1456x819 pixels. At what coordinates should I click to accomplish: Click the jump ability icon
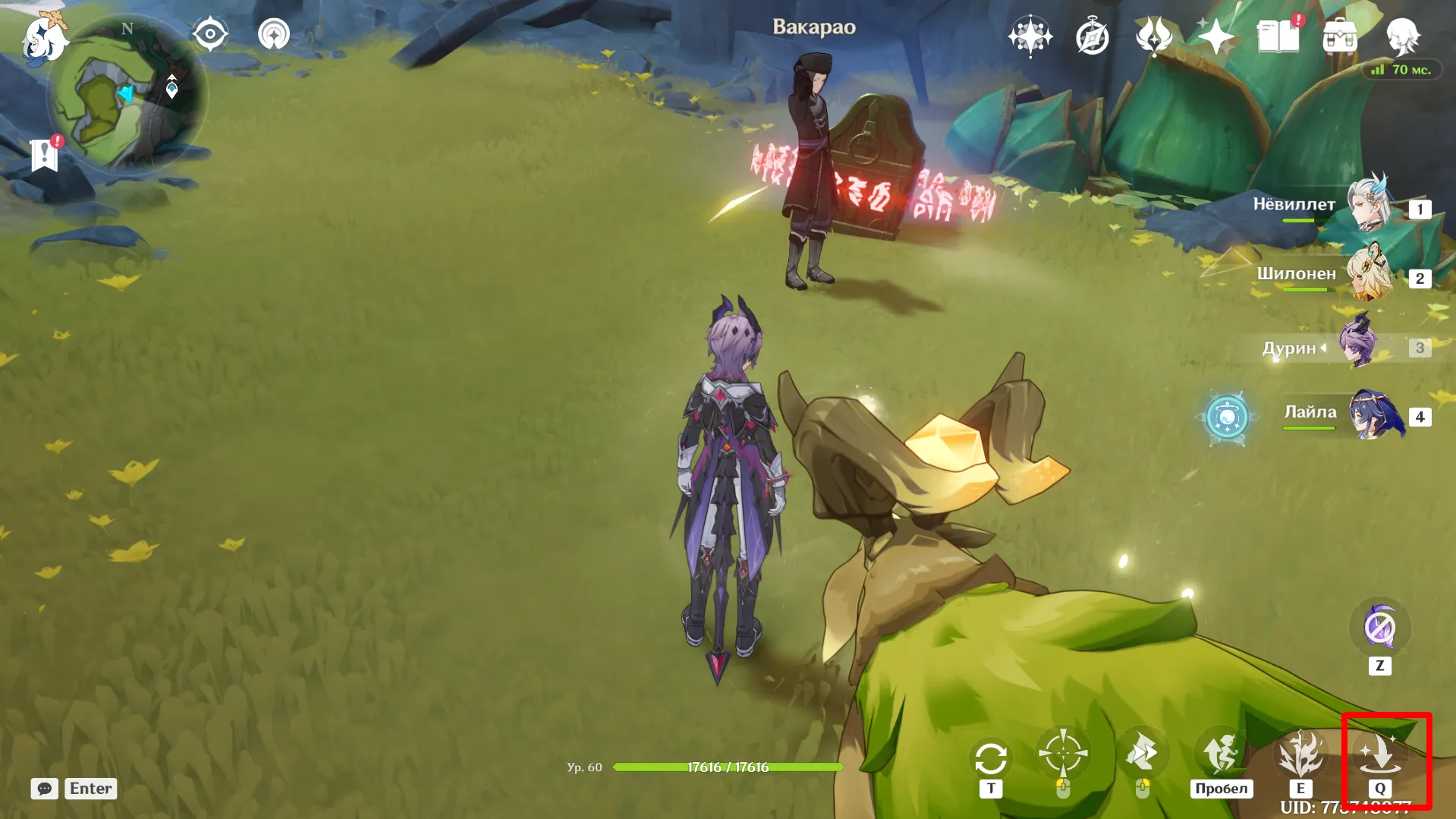click(1221, 754)
